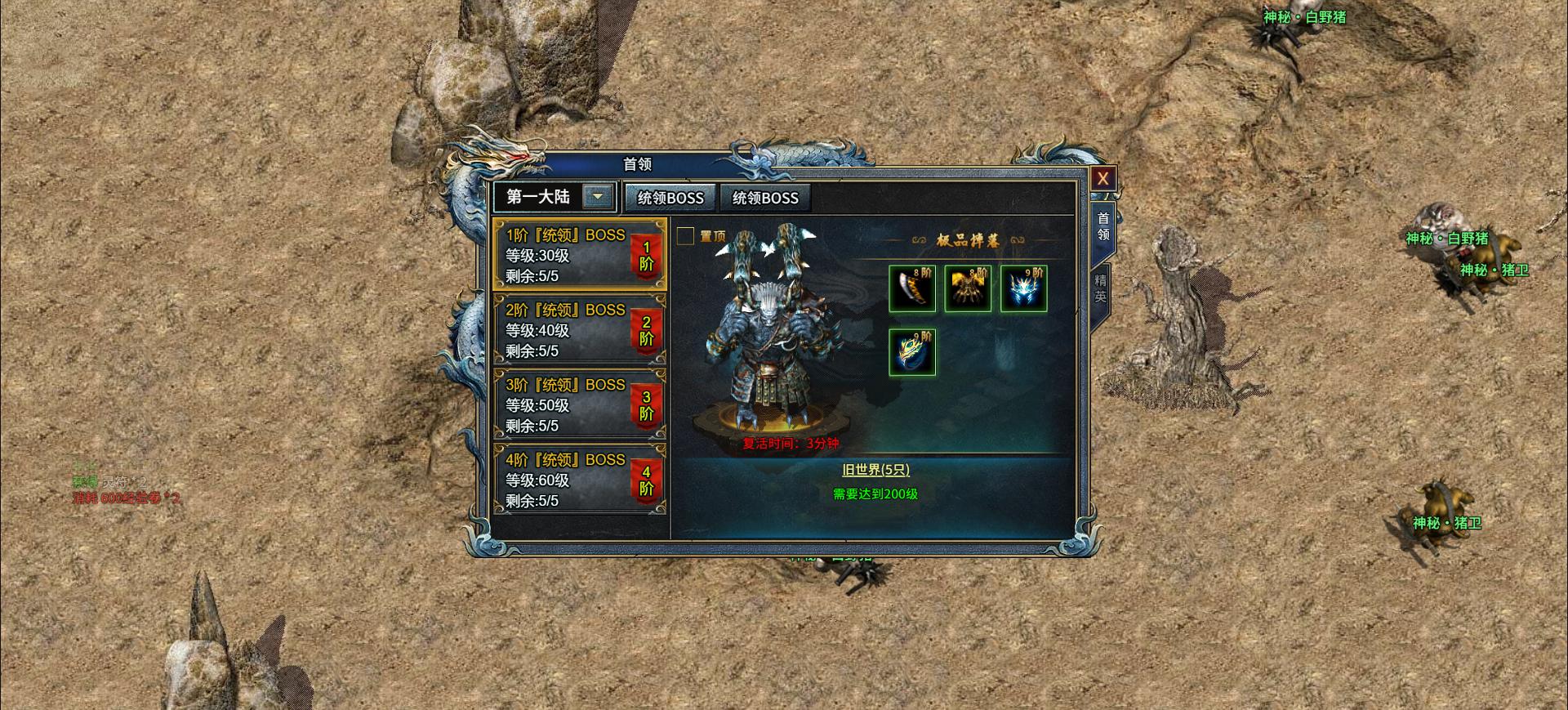Inspect the golden armor reward icon
The height and width of the screenshot is (710, 1568).
968,288
